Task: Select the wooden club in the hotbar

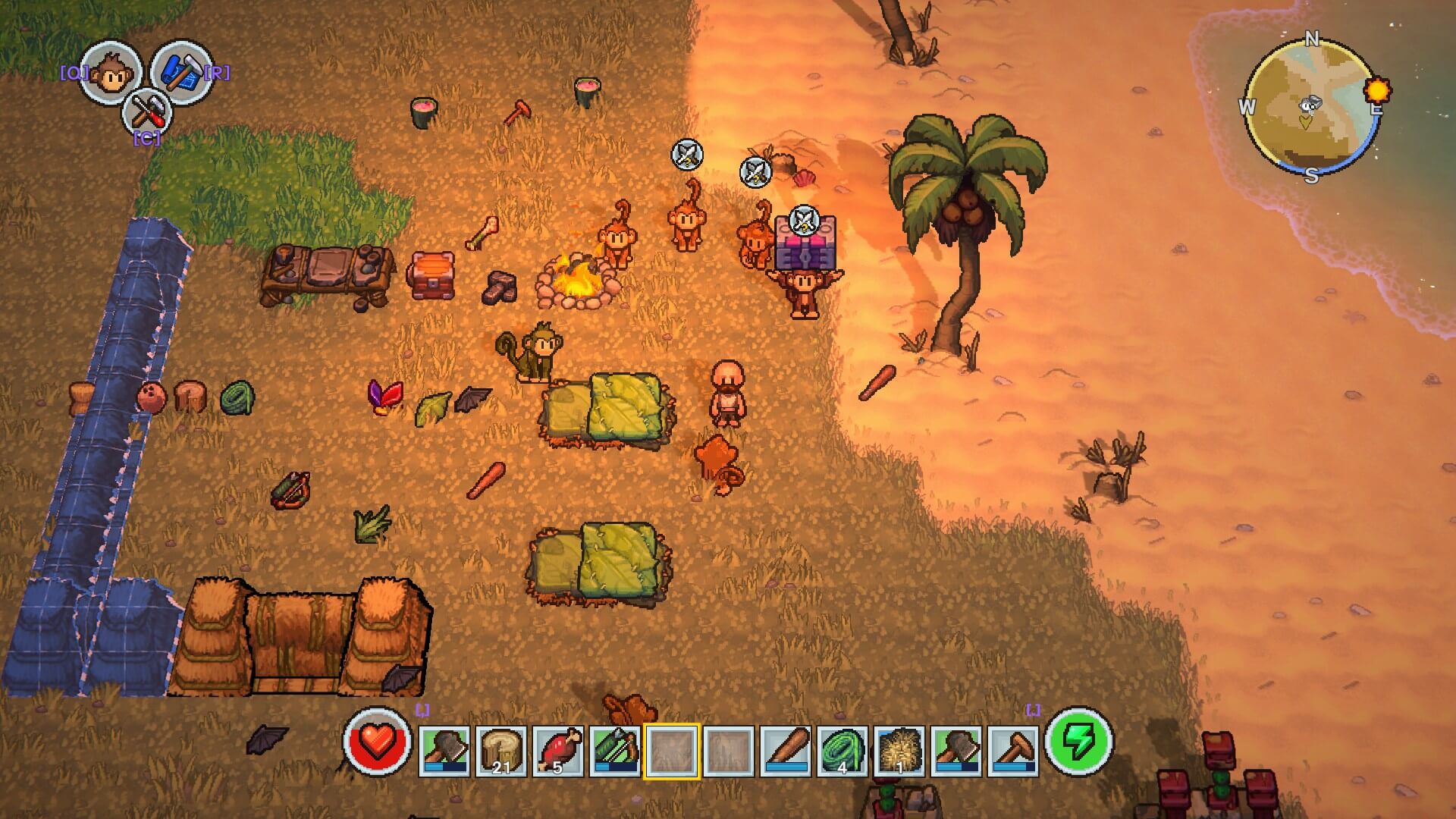Action: pyautogui.click(x=786, y=751)
